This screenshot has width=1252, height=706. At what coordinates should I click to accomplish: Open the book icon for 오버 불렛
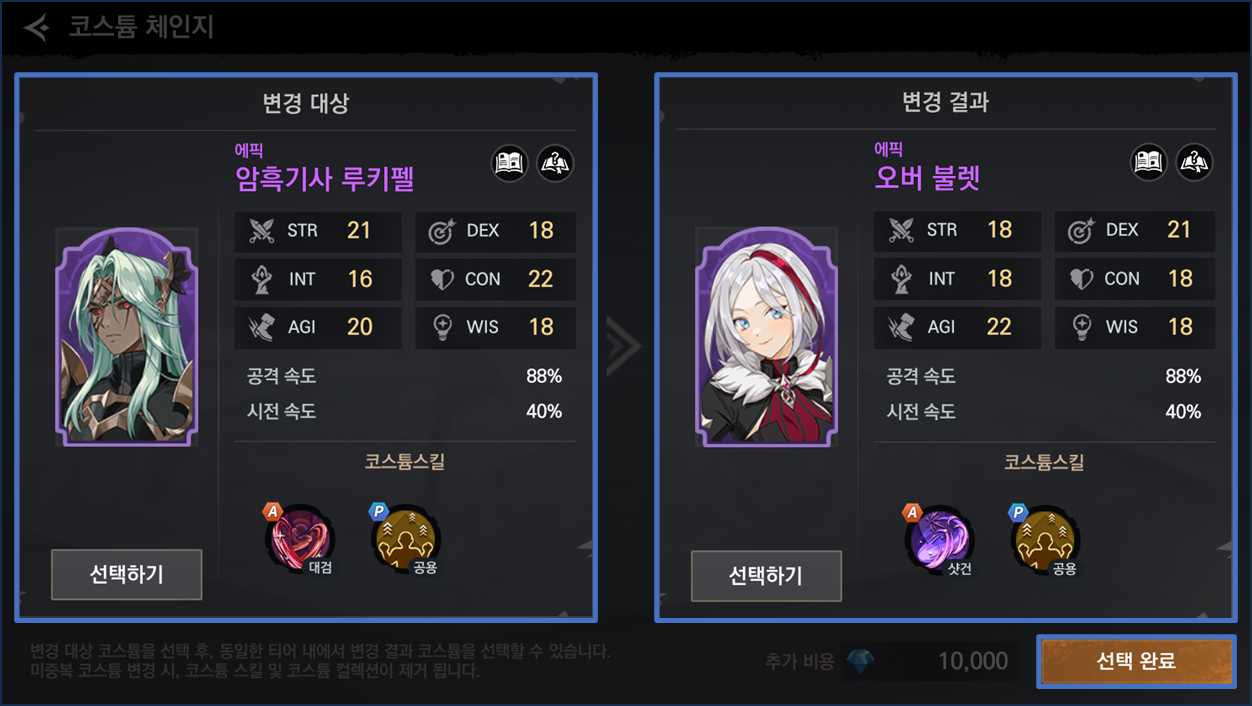click(1150, 163)
